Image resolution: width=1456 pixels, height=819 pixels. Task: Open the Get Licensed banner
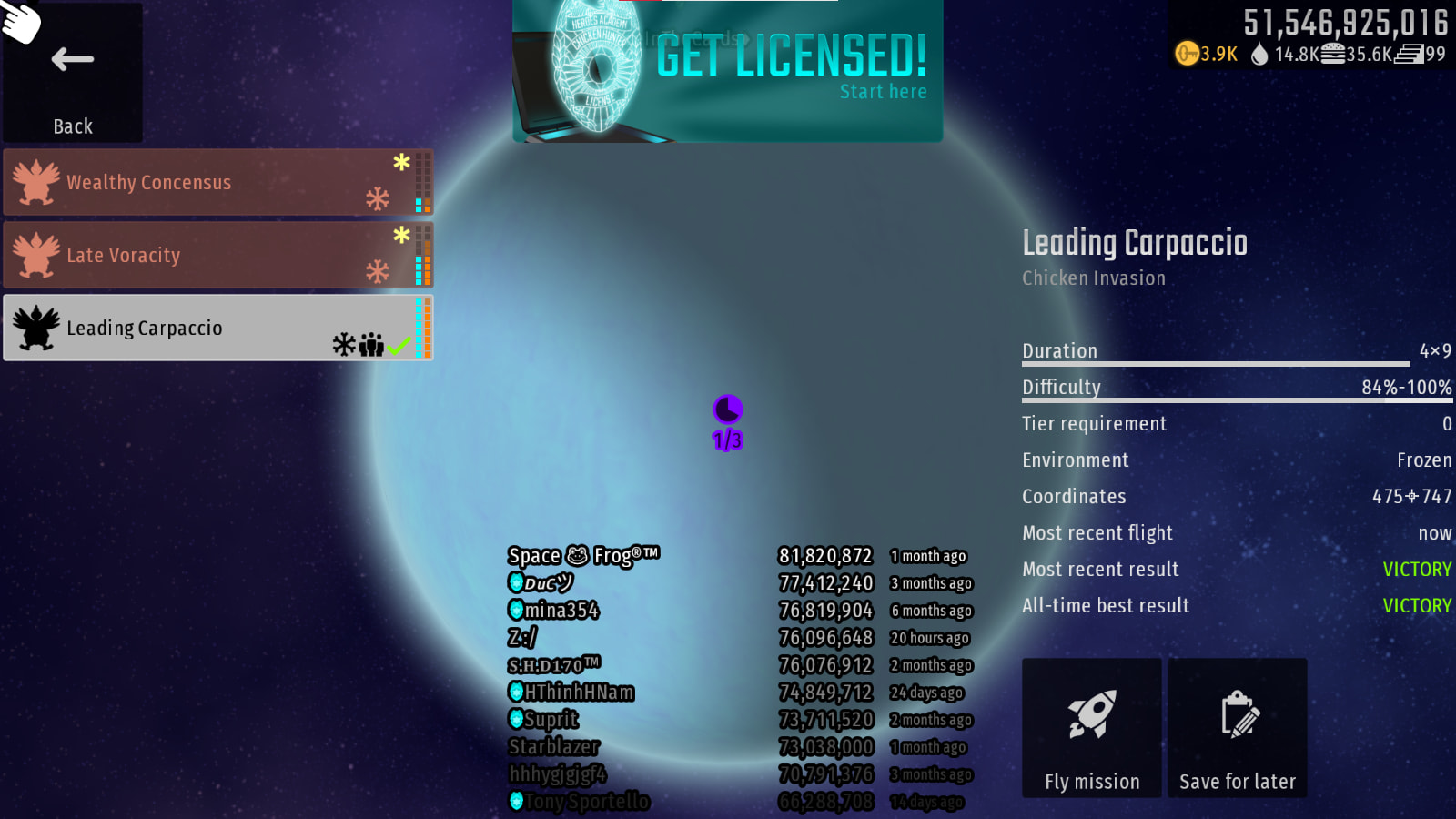click(x=728, y=71)
